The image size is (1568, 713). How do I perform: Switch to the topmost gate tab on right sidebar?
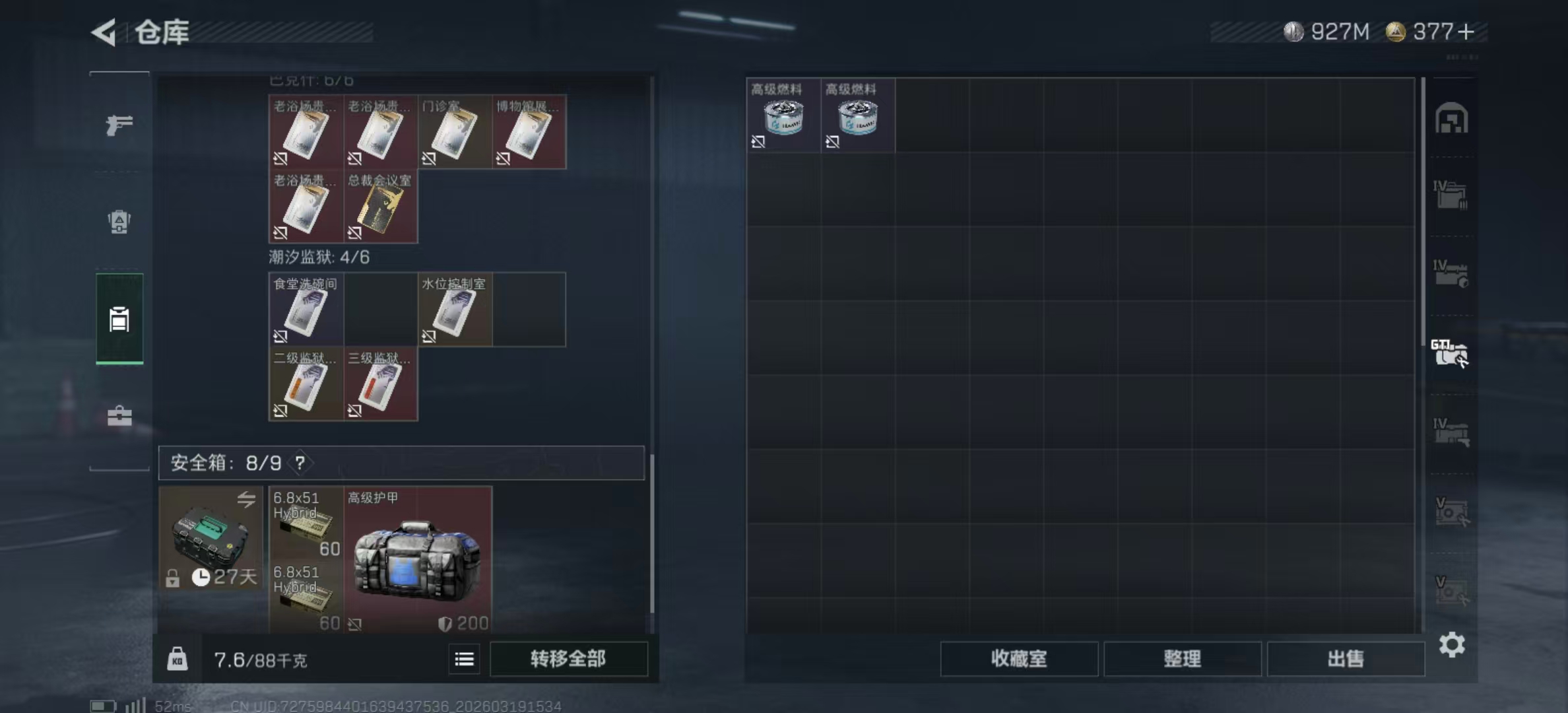1452,119
